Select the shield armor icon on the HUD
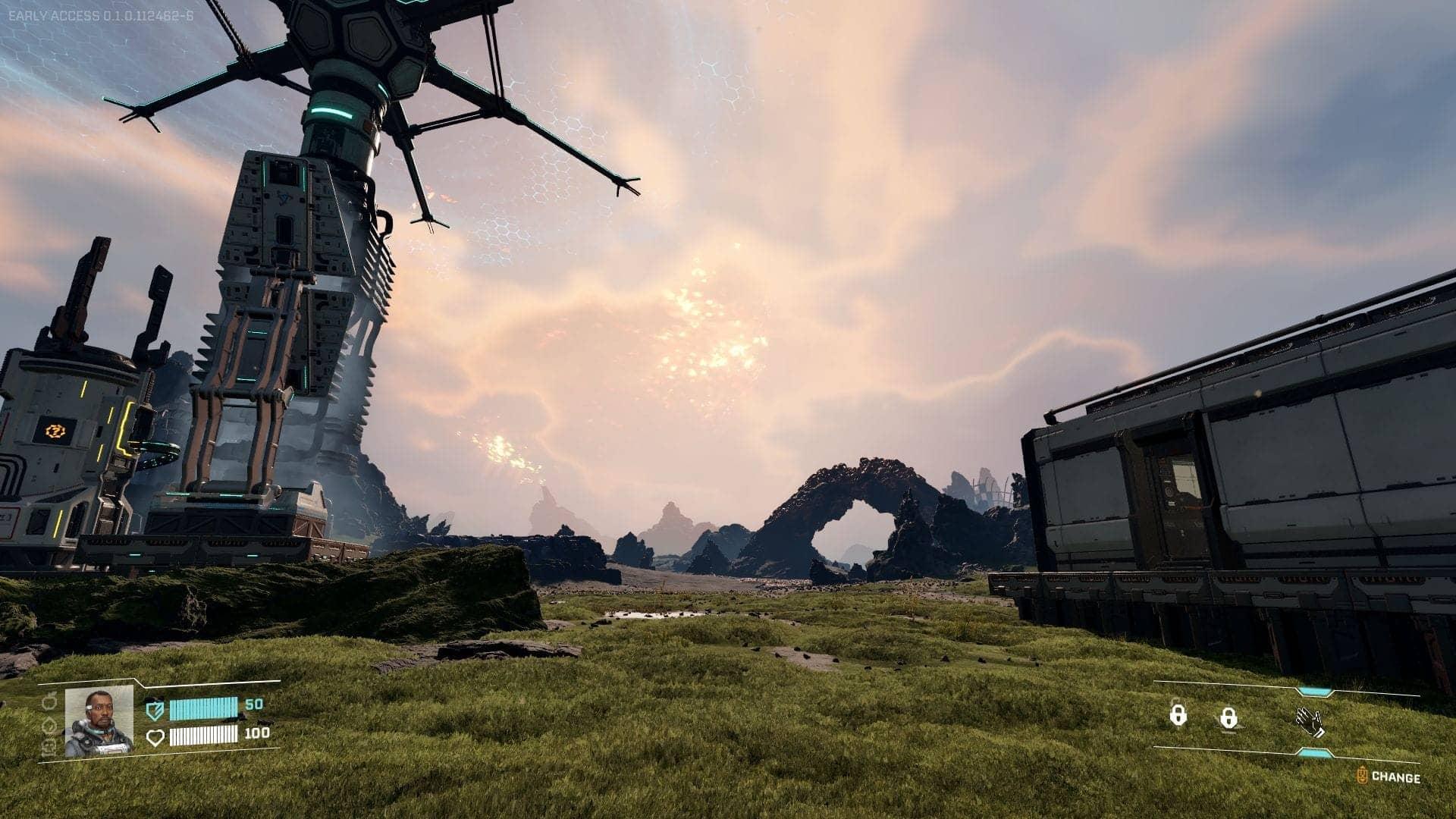 coord(155,710)
